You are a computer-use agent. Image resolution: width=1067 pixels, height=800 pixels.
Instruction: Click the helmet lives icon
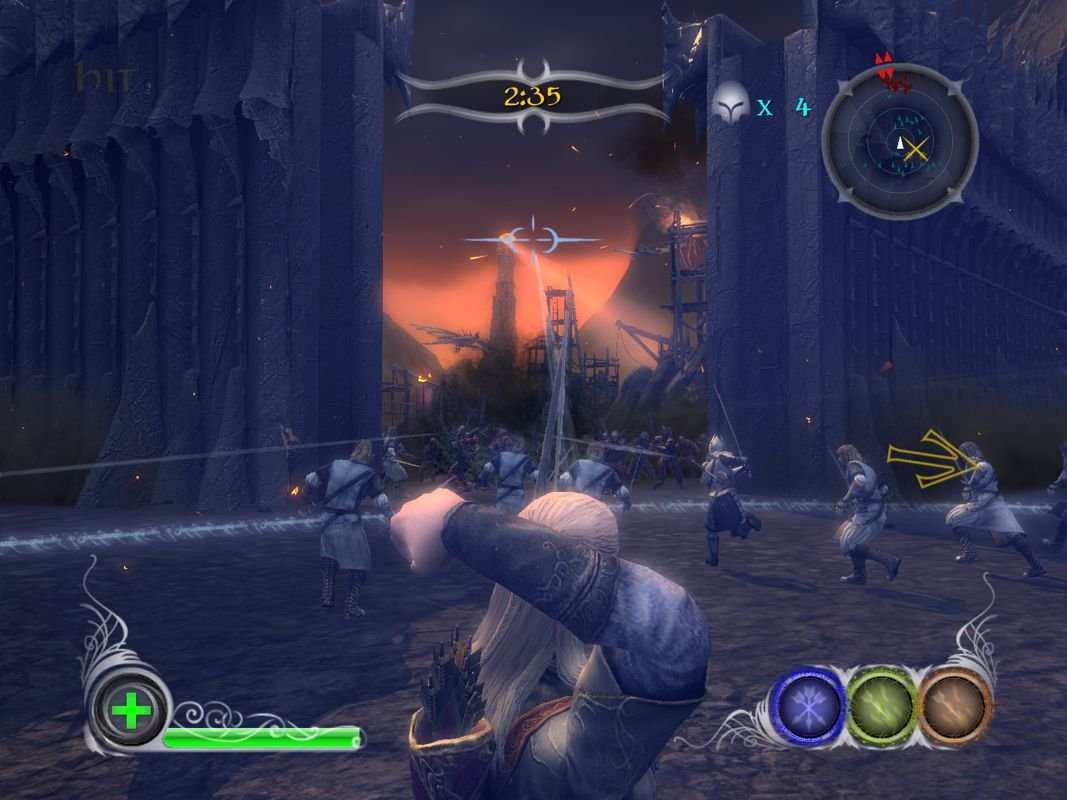coord(731,101)
